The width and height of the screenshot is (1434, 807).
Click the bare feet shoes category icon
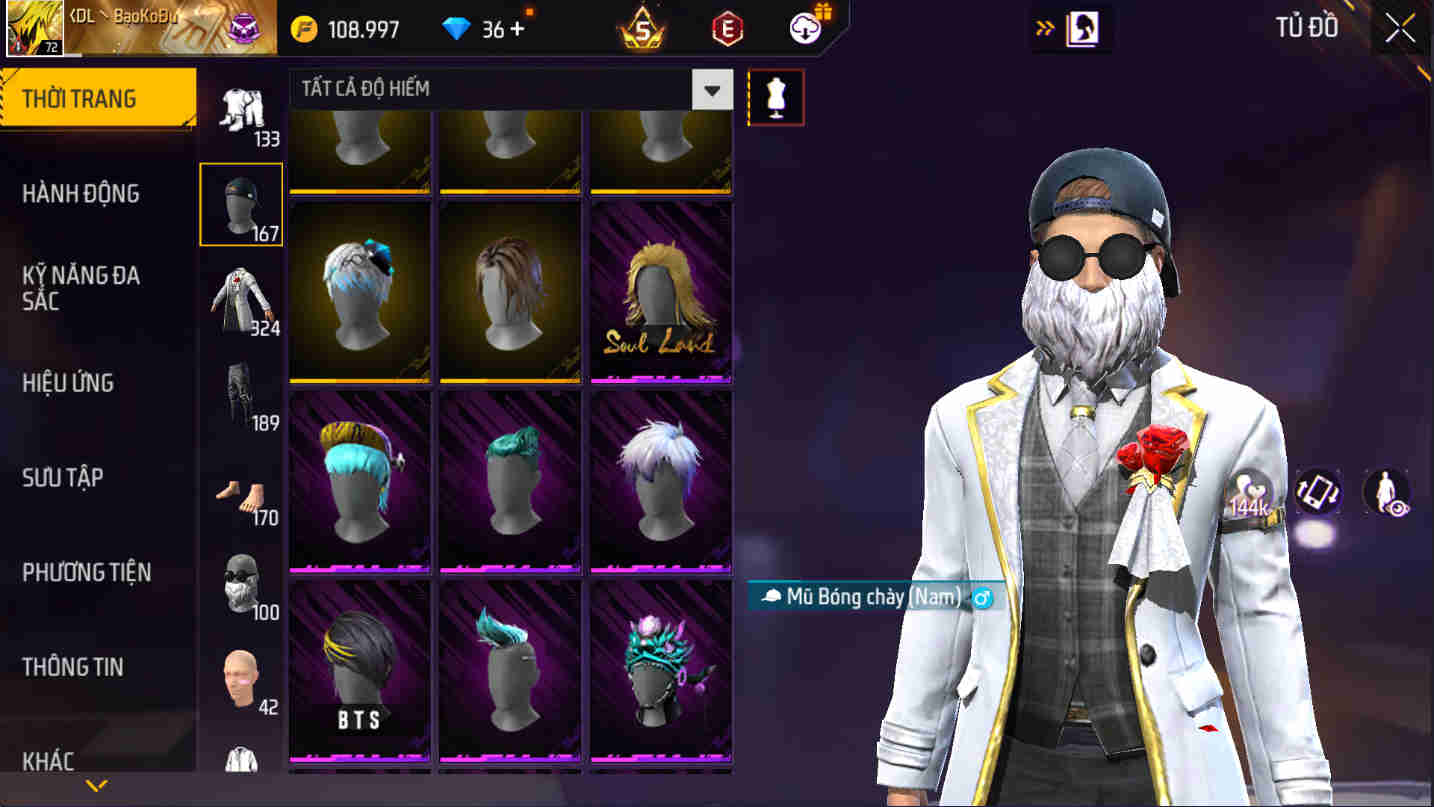click(240, 494)
